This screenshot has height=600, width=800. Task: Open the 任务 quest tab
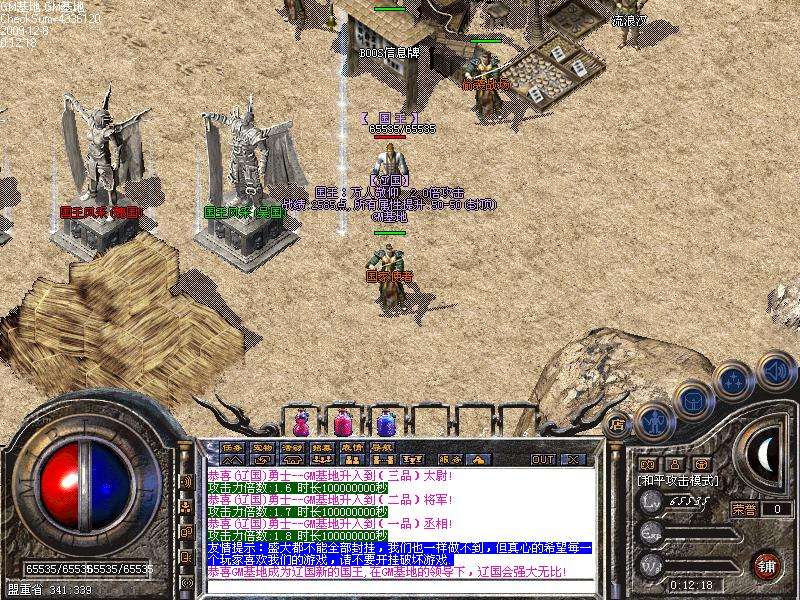point(232,447)
